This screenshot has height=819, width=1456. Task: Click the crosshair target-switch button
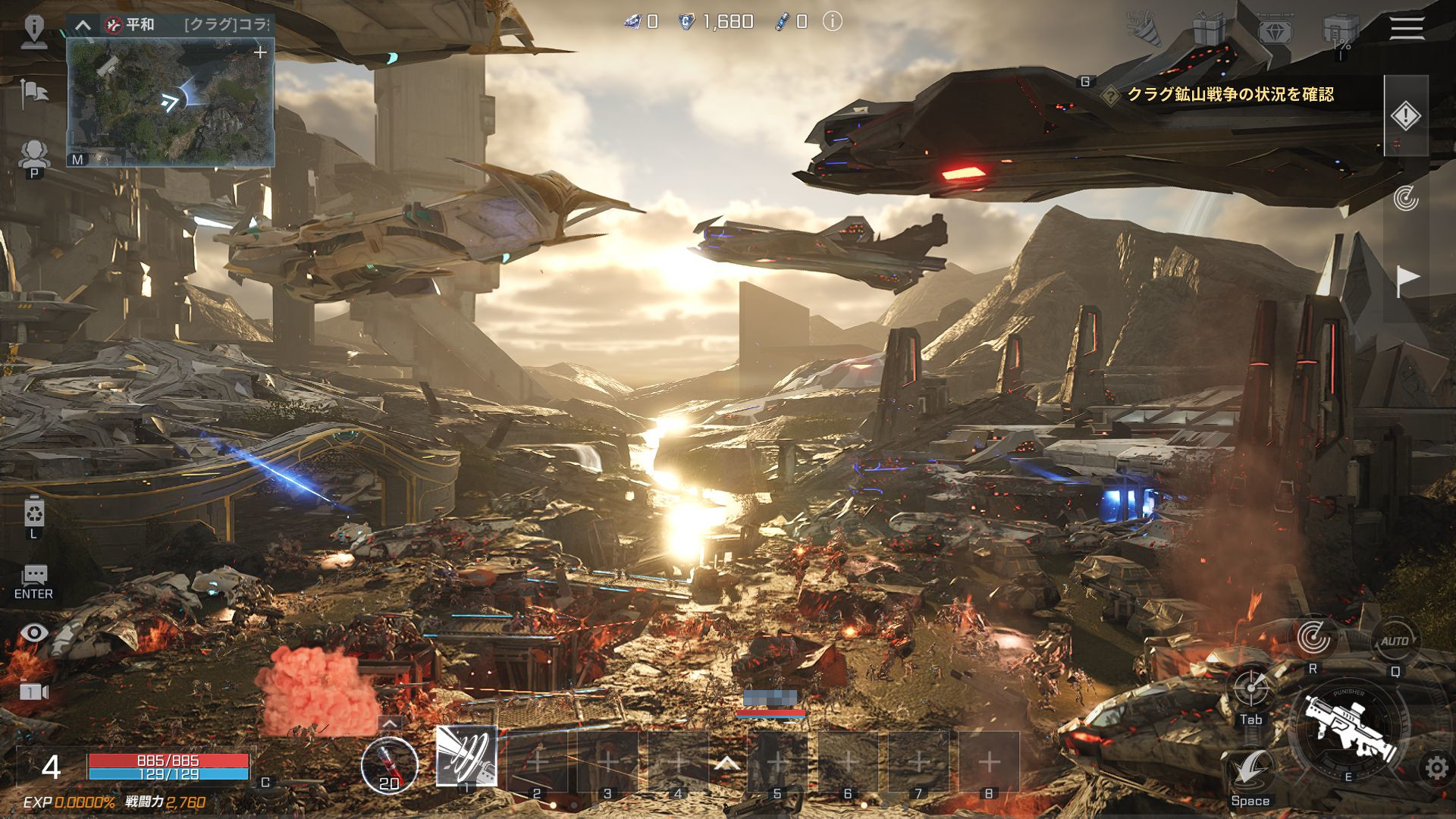pyautogui.click(x=1250, y=689)
